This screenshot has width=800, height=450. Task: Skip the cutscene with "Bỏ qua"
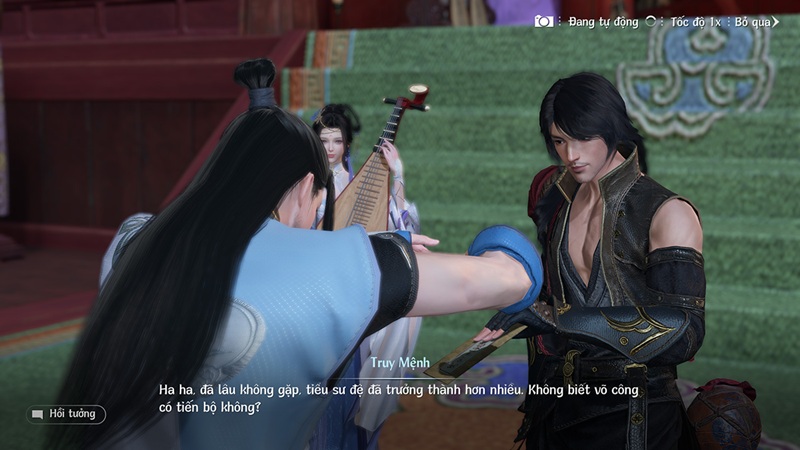click(757, 21)
